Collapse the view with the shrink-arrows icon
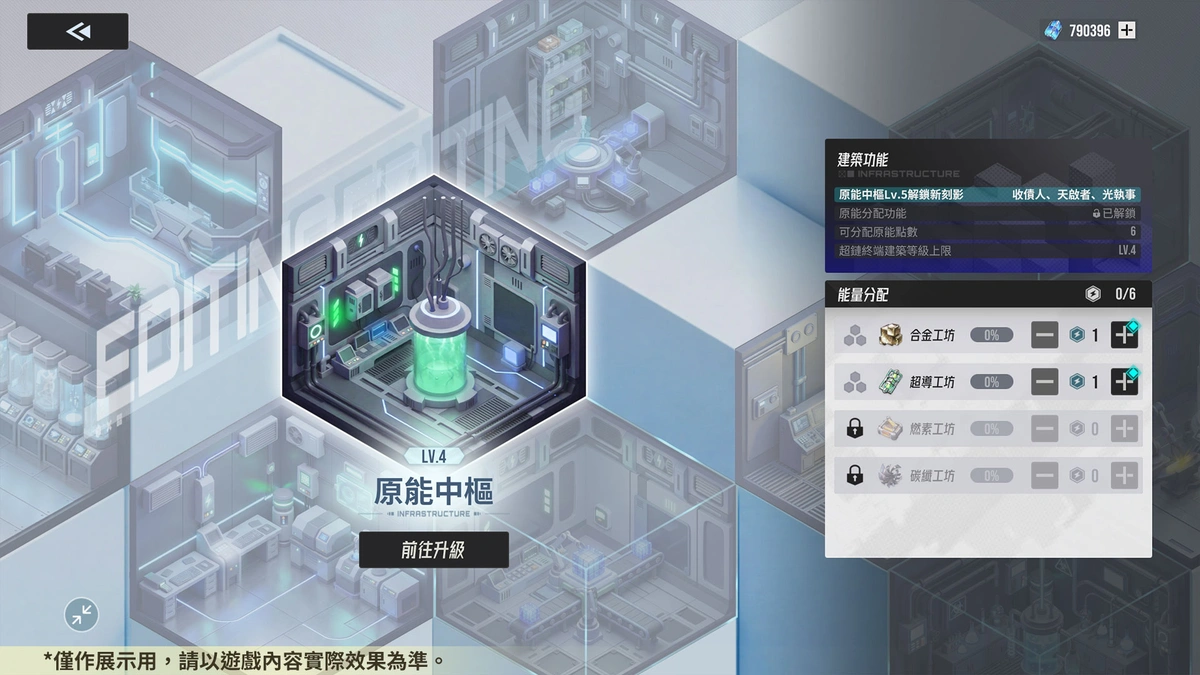Image resolution: width=1200 pixels, height=675 pixels. click(82, 613)
